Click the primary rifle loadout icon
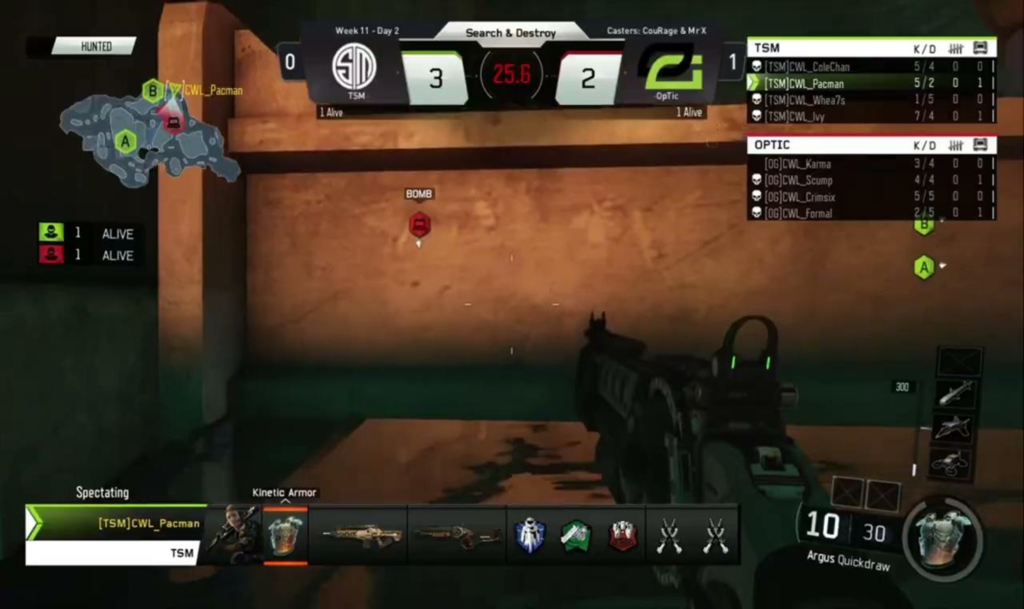Viewport: 1024px width, 609px height. coord(361,535)
